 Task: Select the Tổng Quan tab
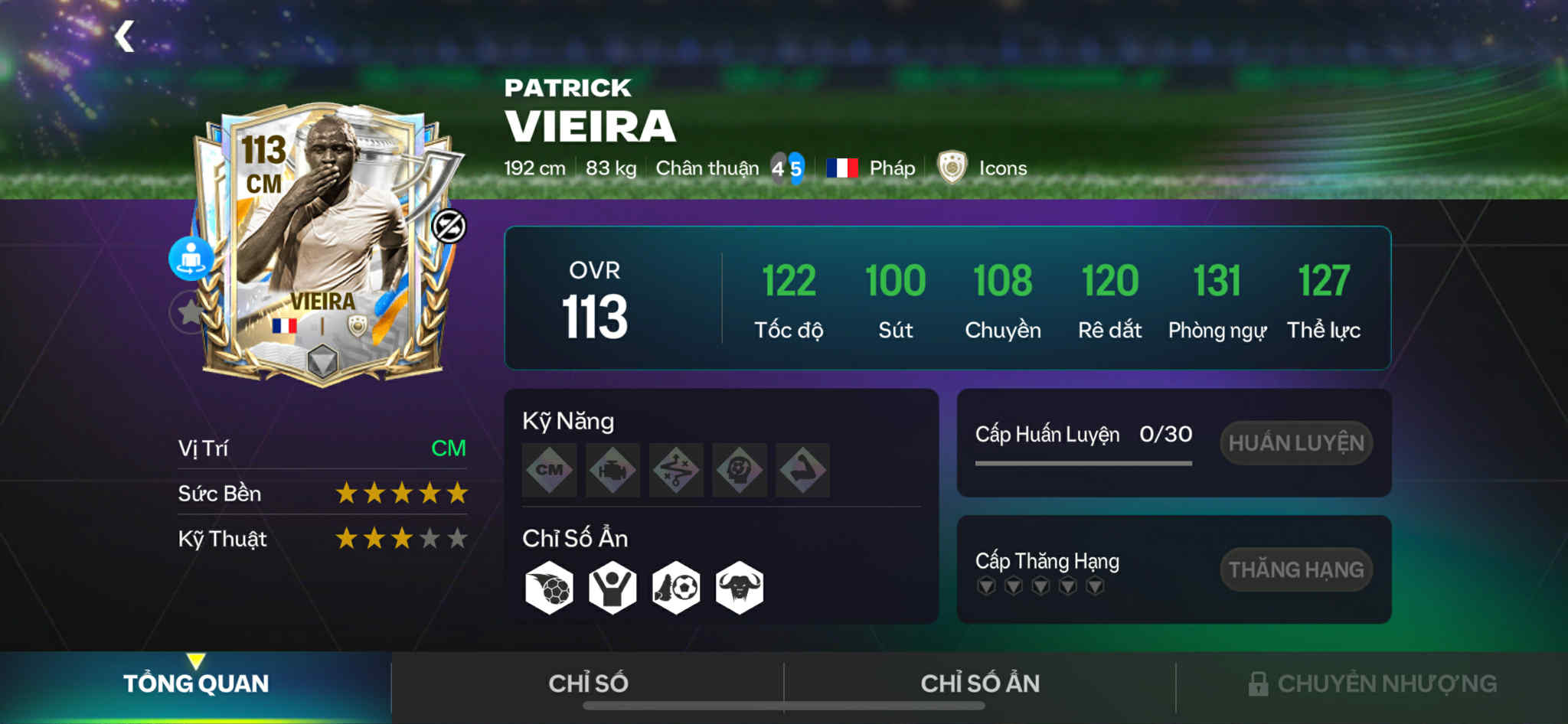pos(196,683)
